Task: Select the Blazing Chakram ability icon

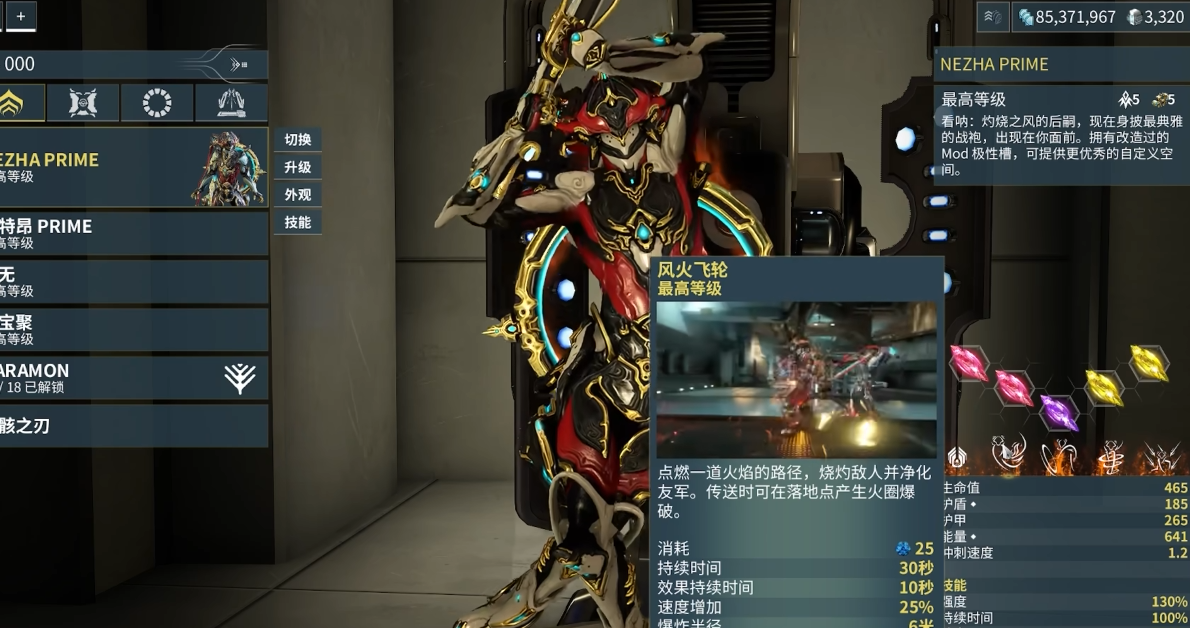Action: (x=1058, y=457)
